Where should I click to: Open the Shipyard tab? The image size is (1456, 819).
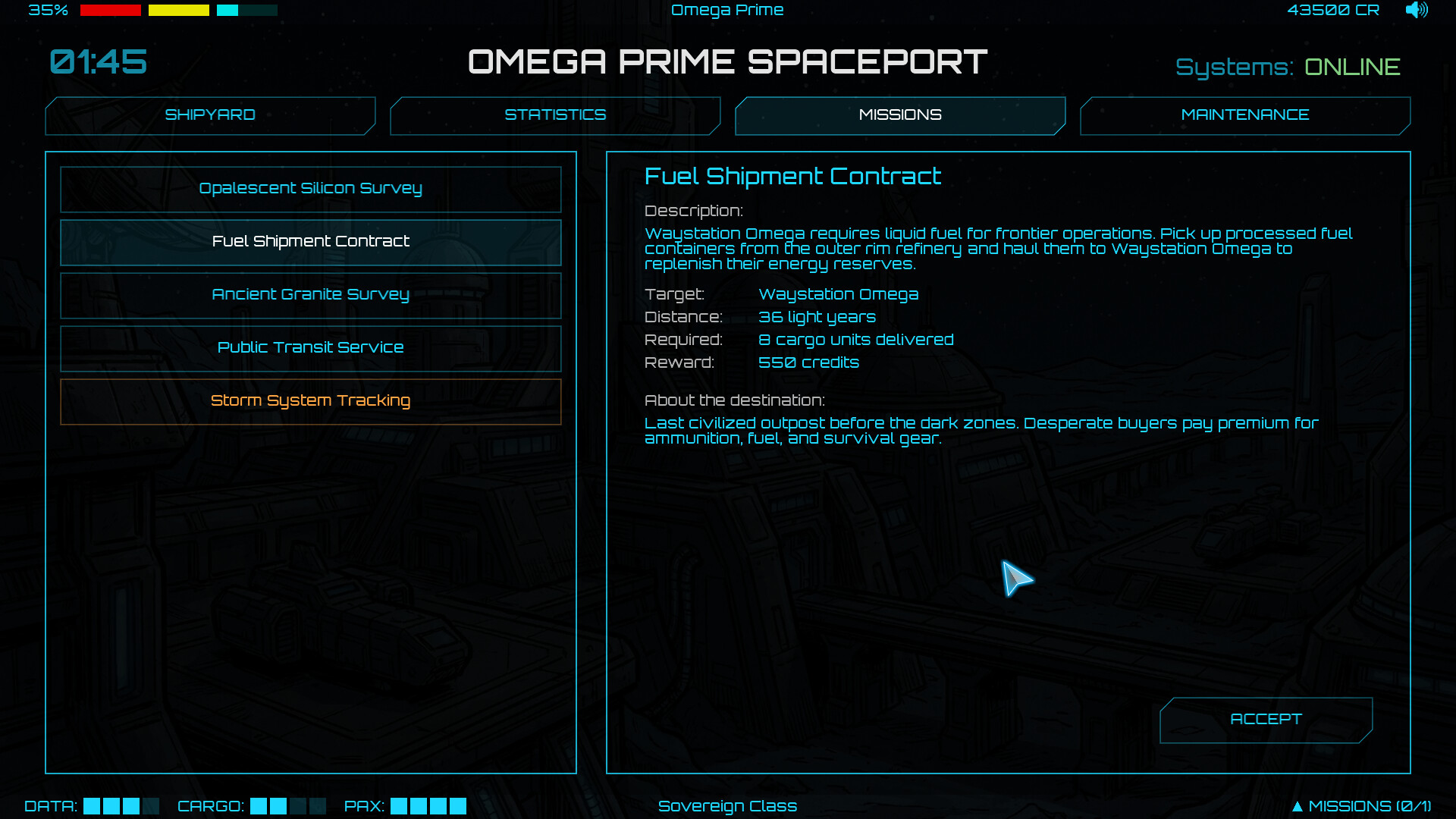pyautogui.click(x=210, y=115)
